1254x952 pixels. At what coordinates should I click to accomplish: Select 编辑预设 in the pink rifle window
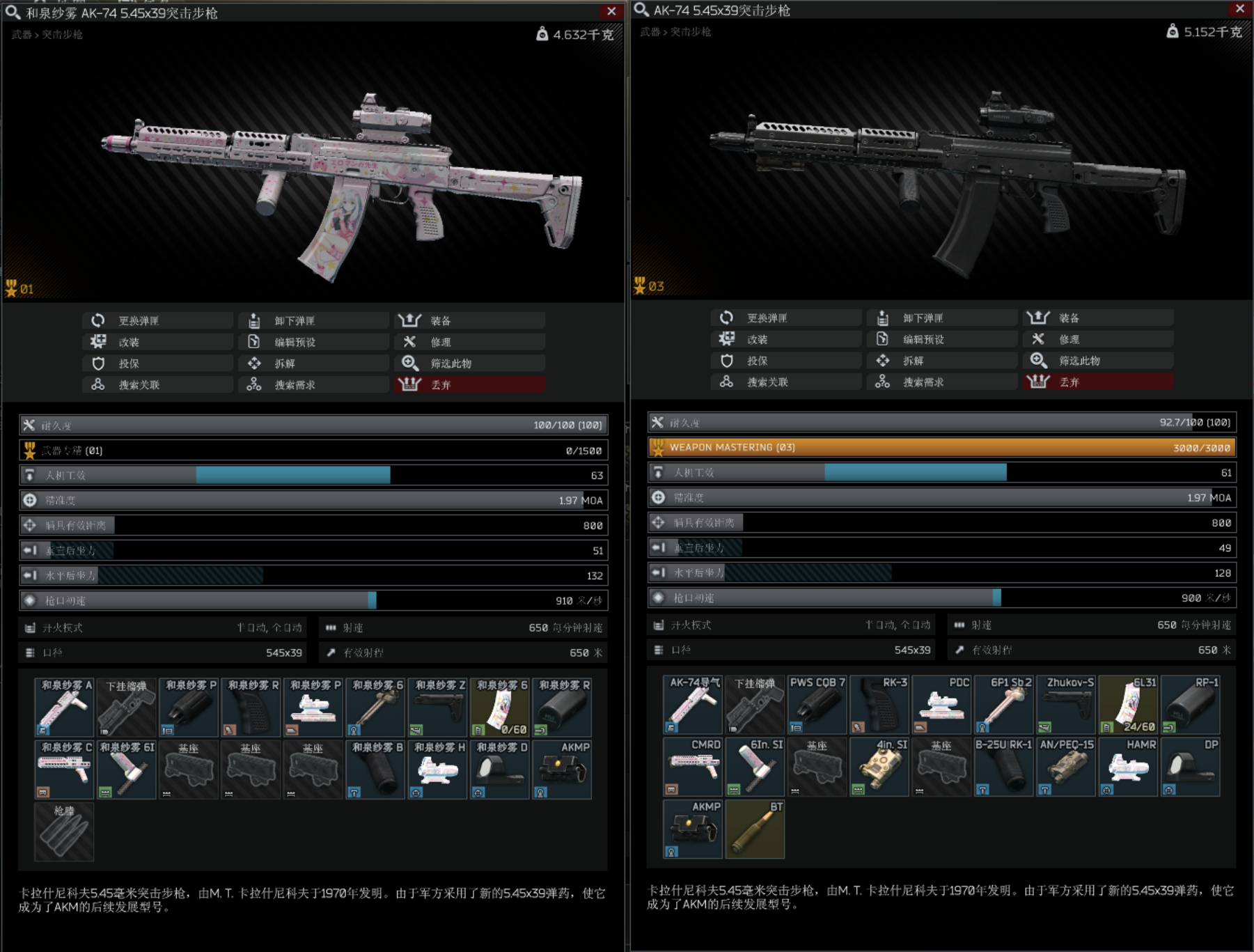[x=313, y=342]
